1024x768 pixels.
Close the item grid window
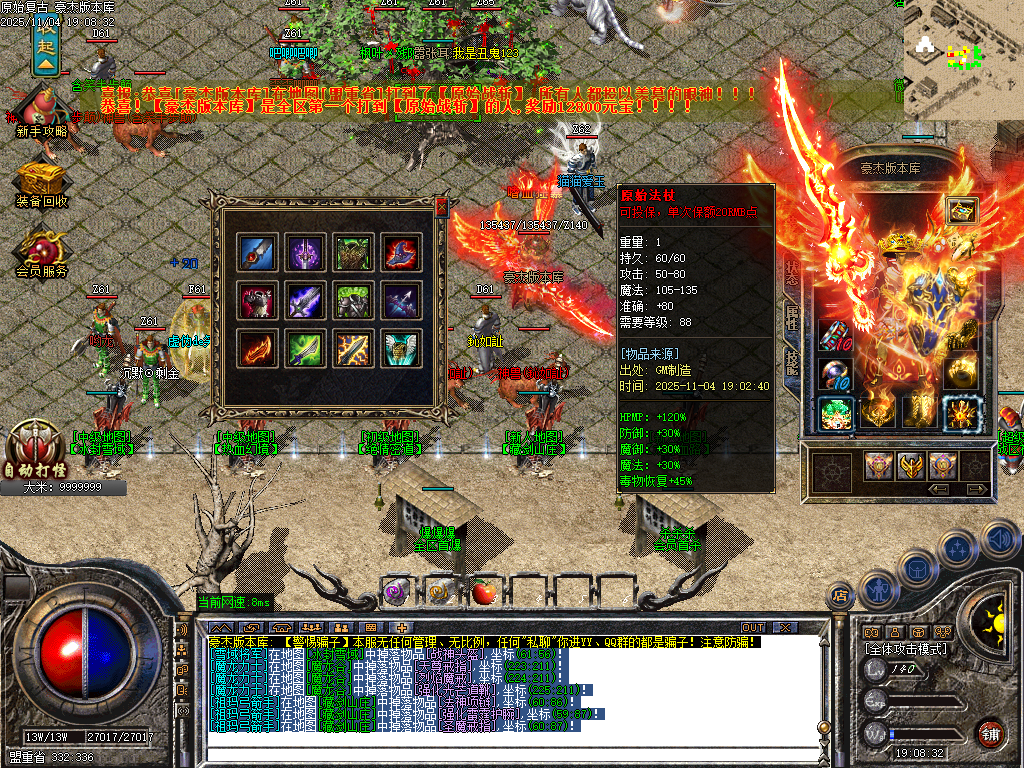441,207
